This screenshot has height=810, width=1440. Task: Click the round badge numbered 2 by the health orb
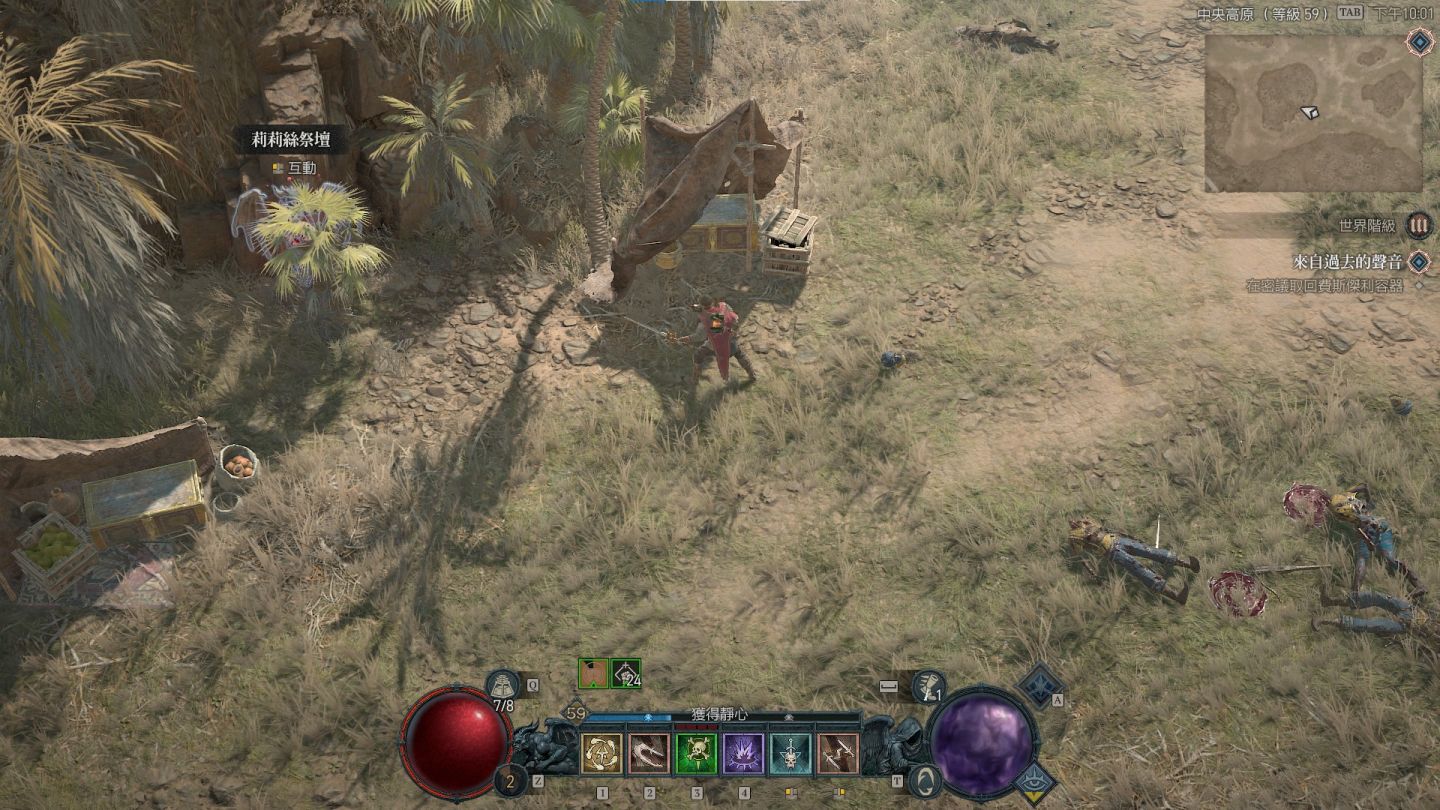tap(510, 780)
